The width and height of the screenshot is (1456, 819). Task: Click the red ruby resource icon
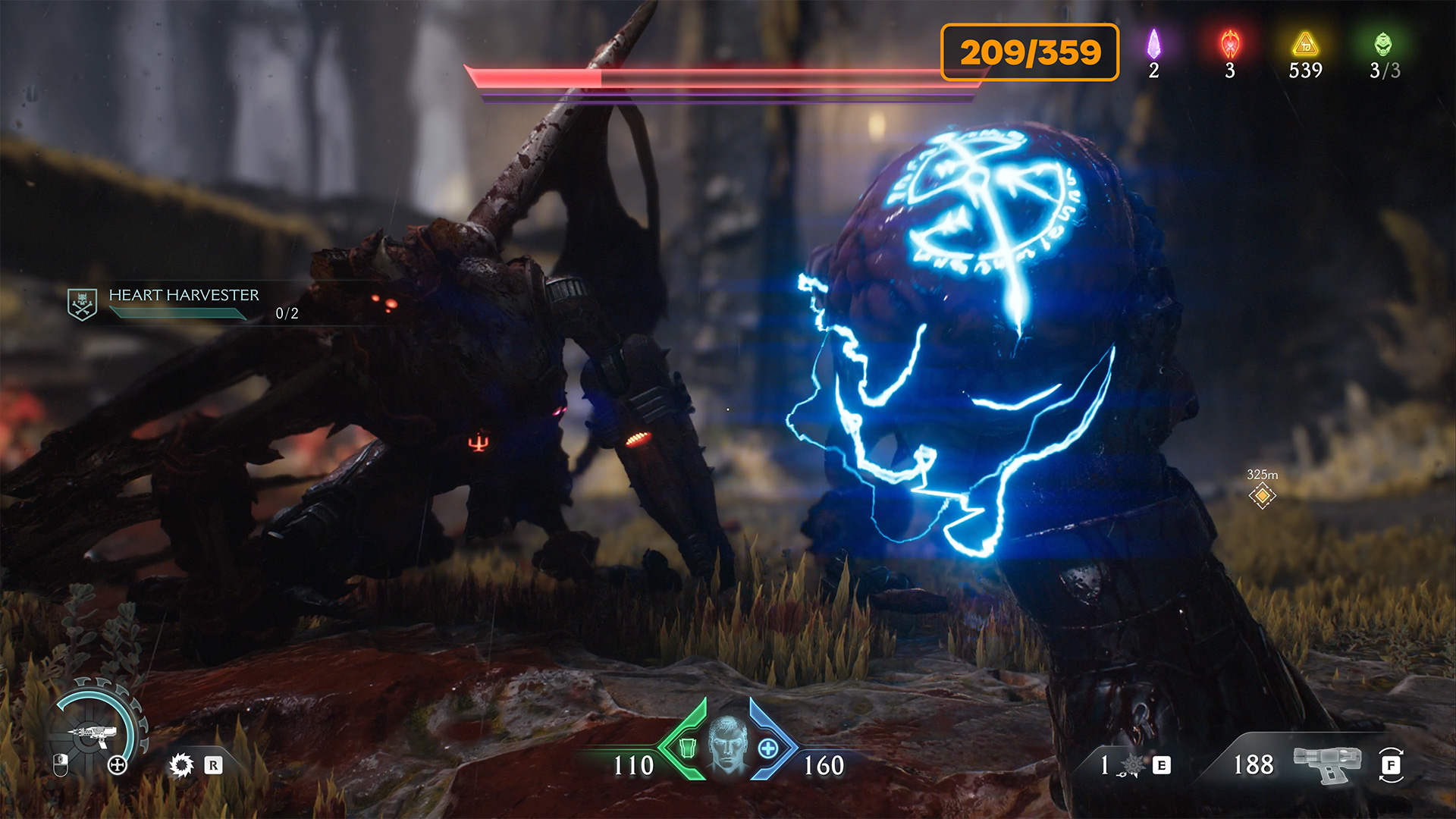coord(1230,45)
